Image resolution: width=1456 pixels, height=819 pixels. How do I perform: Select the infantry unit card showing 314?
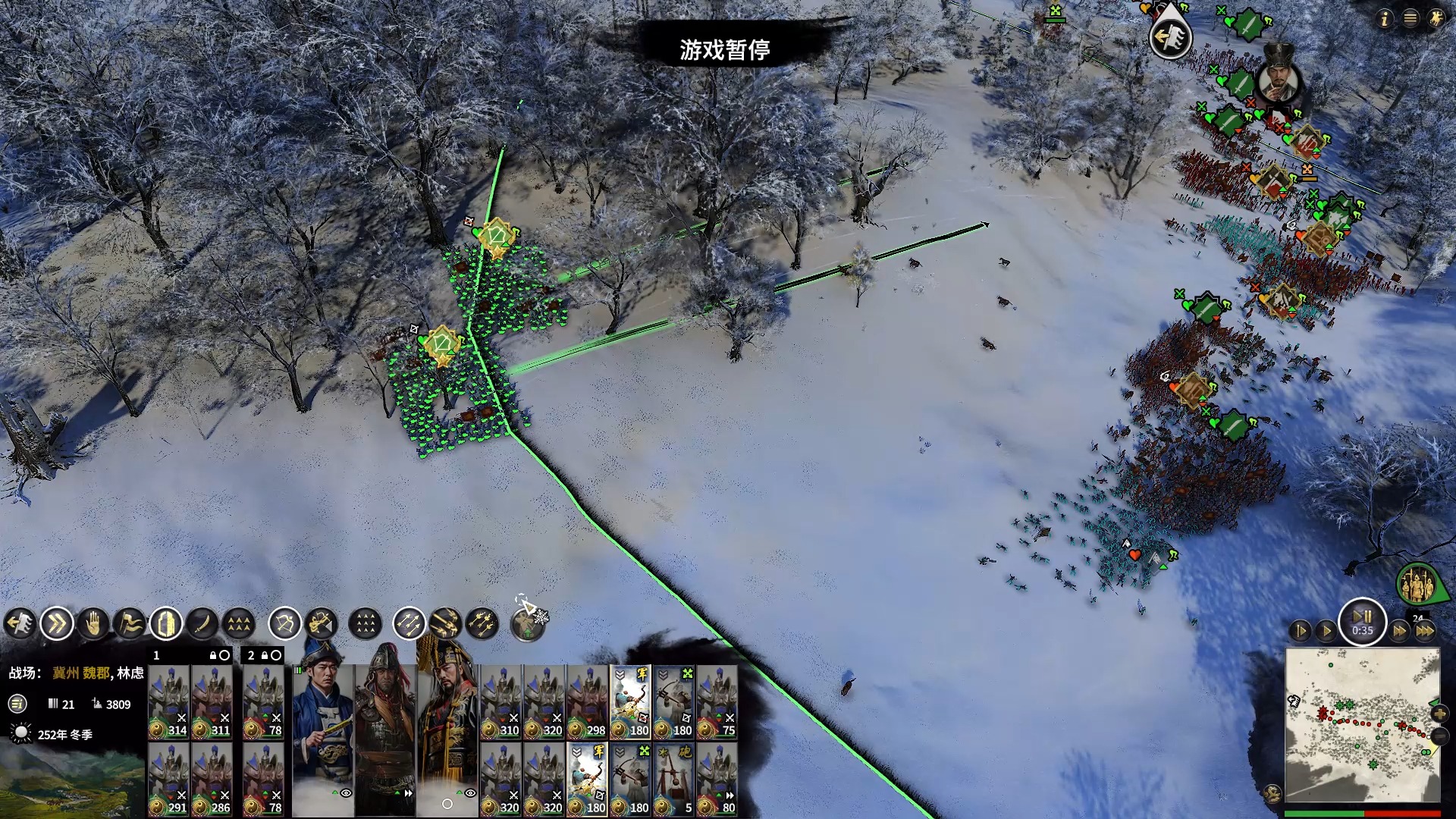coord(168,702)
